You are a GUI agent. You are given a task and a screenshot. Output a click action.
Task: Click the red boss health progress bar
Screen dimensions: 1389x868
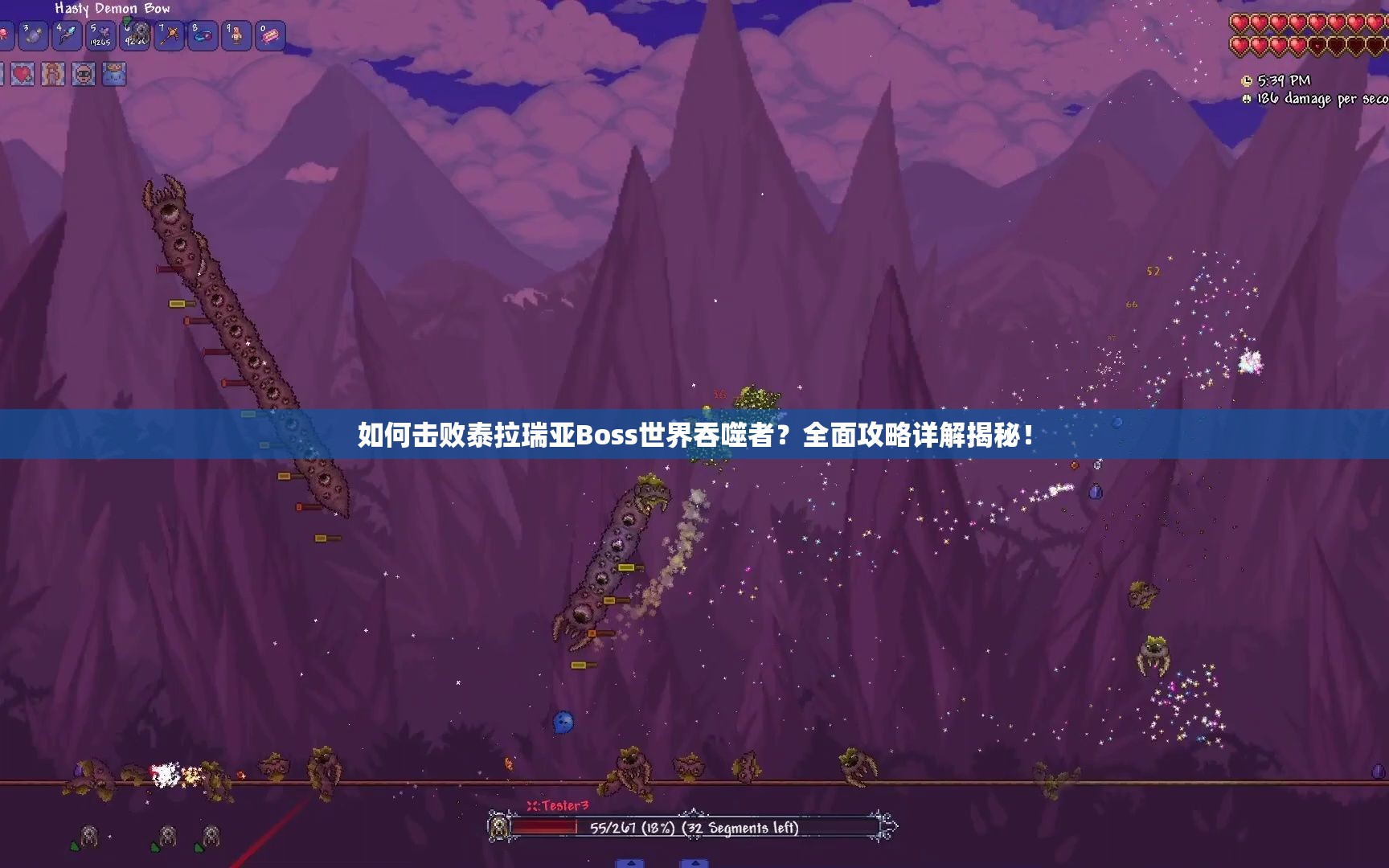tap(543, 826)
